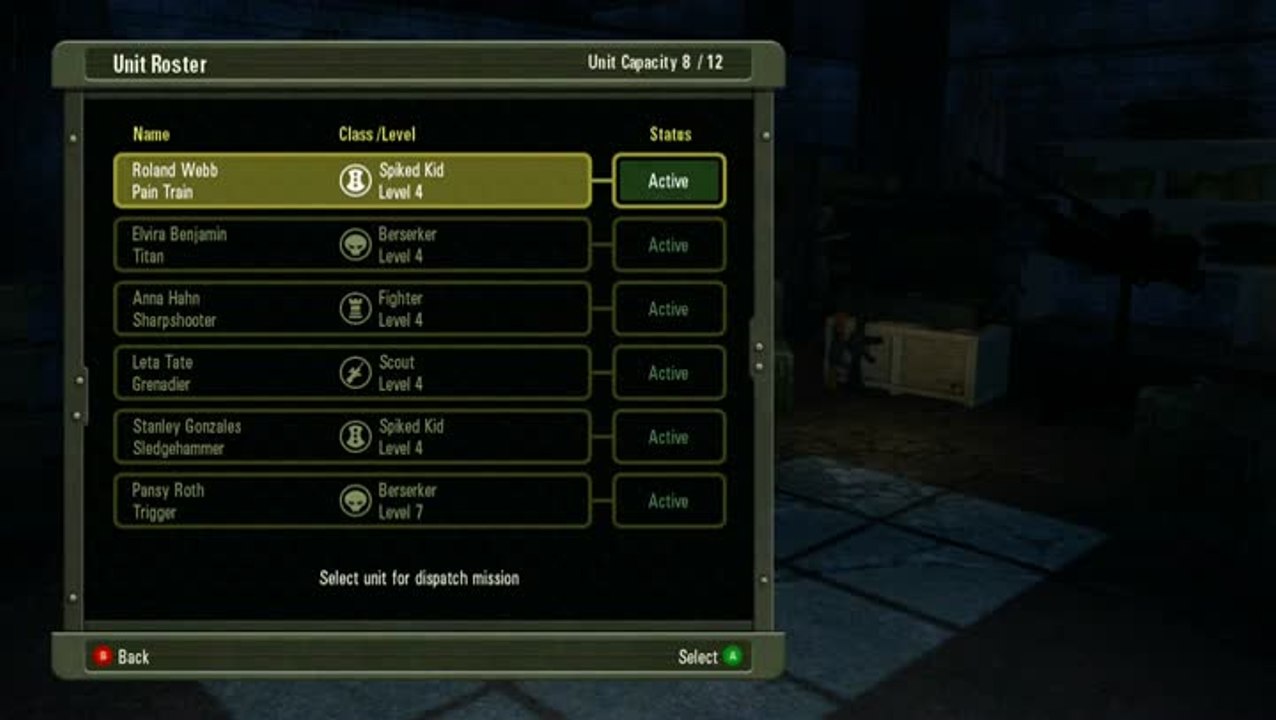Select Pansy Roth's level 7 row
Screen dimensions: 1276x720
(x=352, y=501)
